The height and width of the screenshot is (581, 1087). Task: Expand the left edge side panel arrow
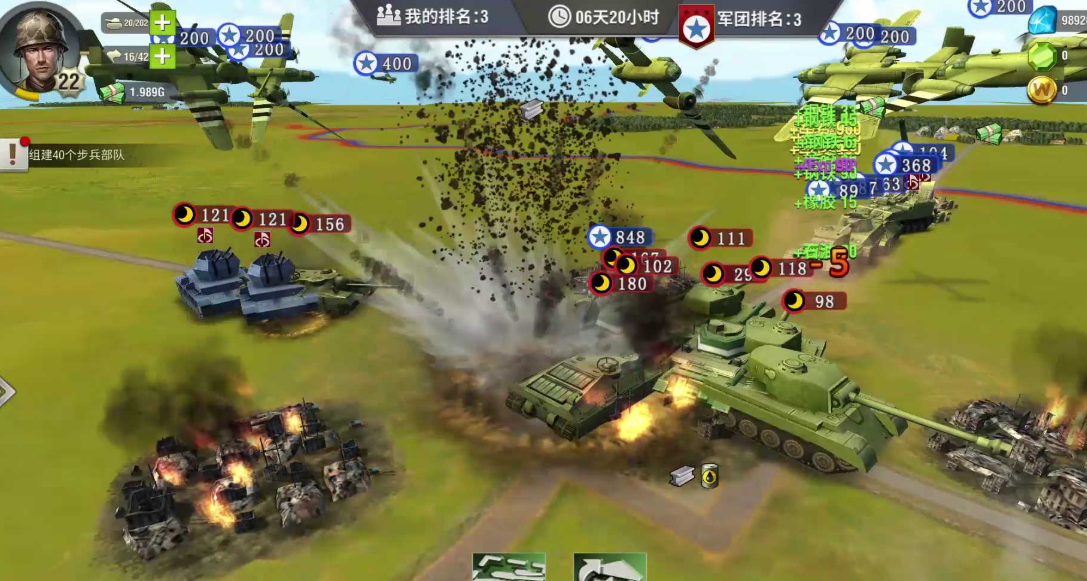[6, 392]
